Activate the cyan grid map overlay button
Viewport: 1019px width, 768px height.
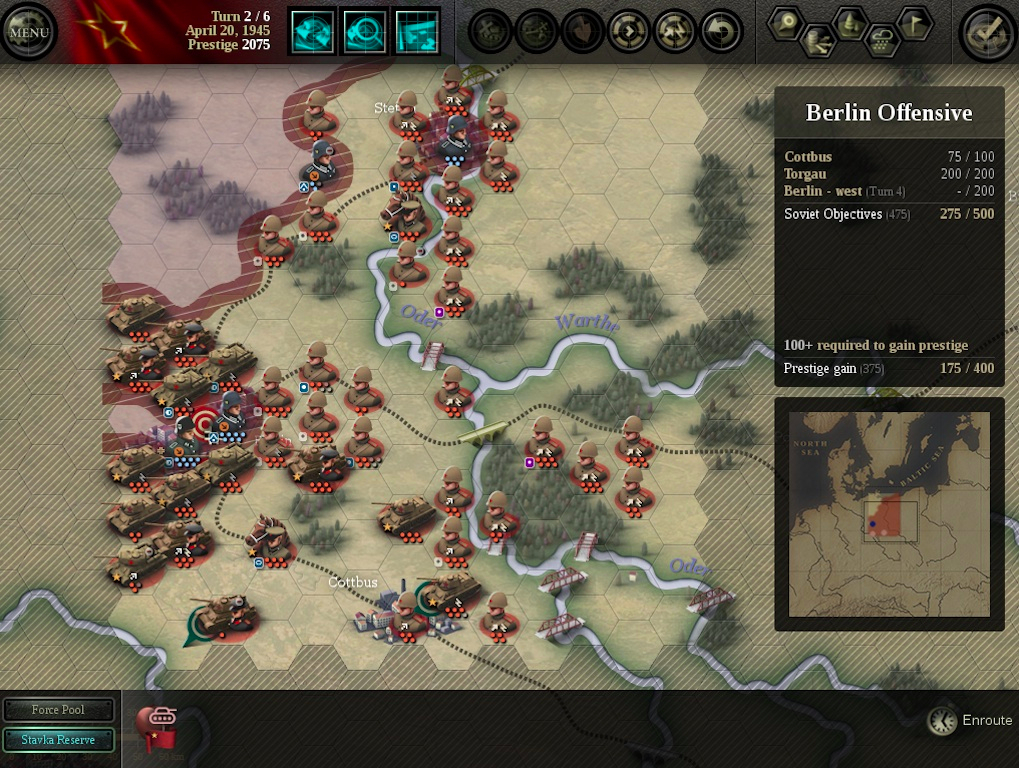click(417, 32)
